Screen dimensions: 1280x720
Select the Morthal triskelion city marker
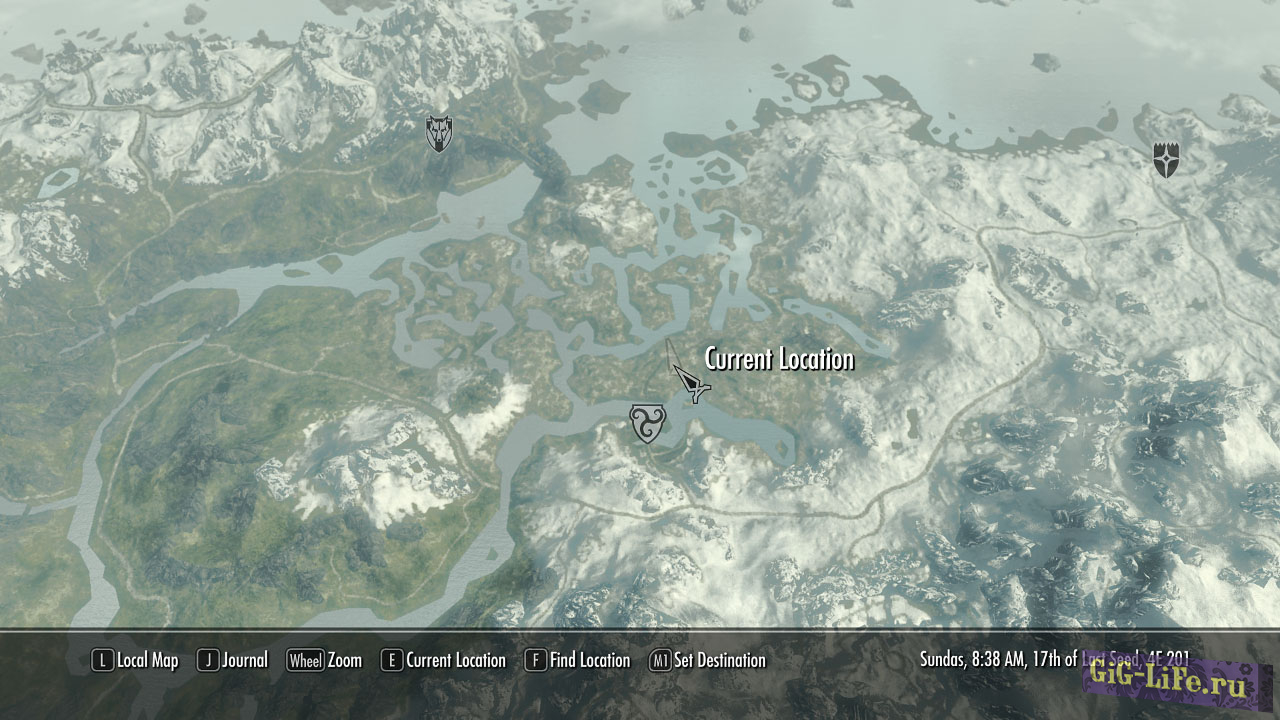pos(646,423)
